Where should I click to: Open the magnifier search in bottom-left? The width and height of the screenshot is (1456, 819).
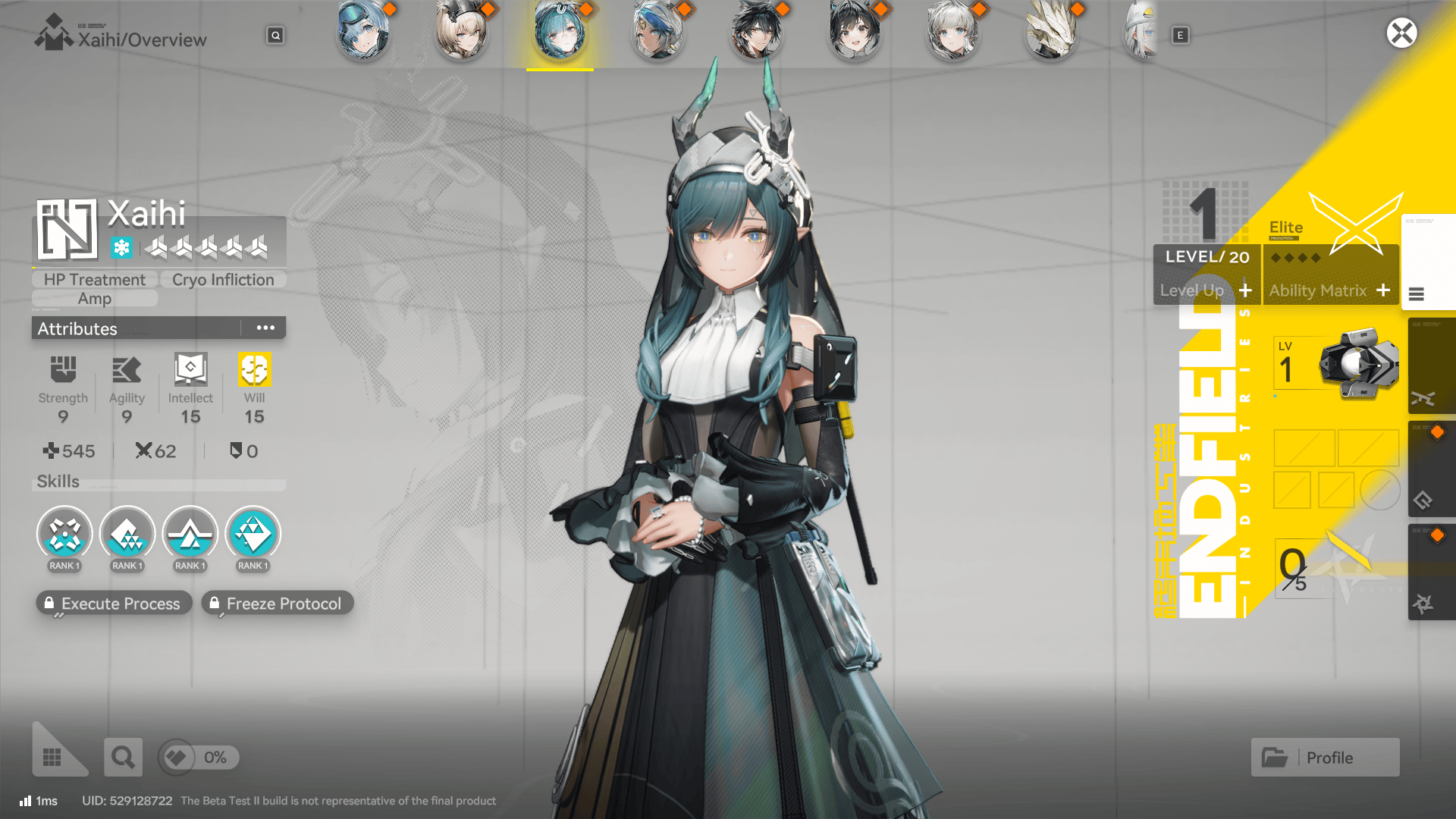[x=123, y=757]
